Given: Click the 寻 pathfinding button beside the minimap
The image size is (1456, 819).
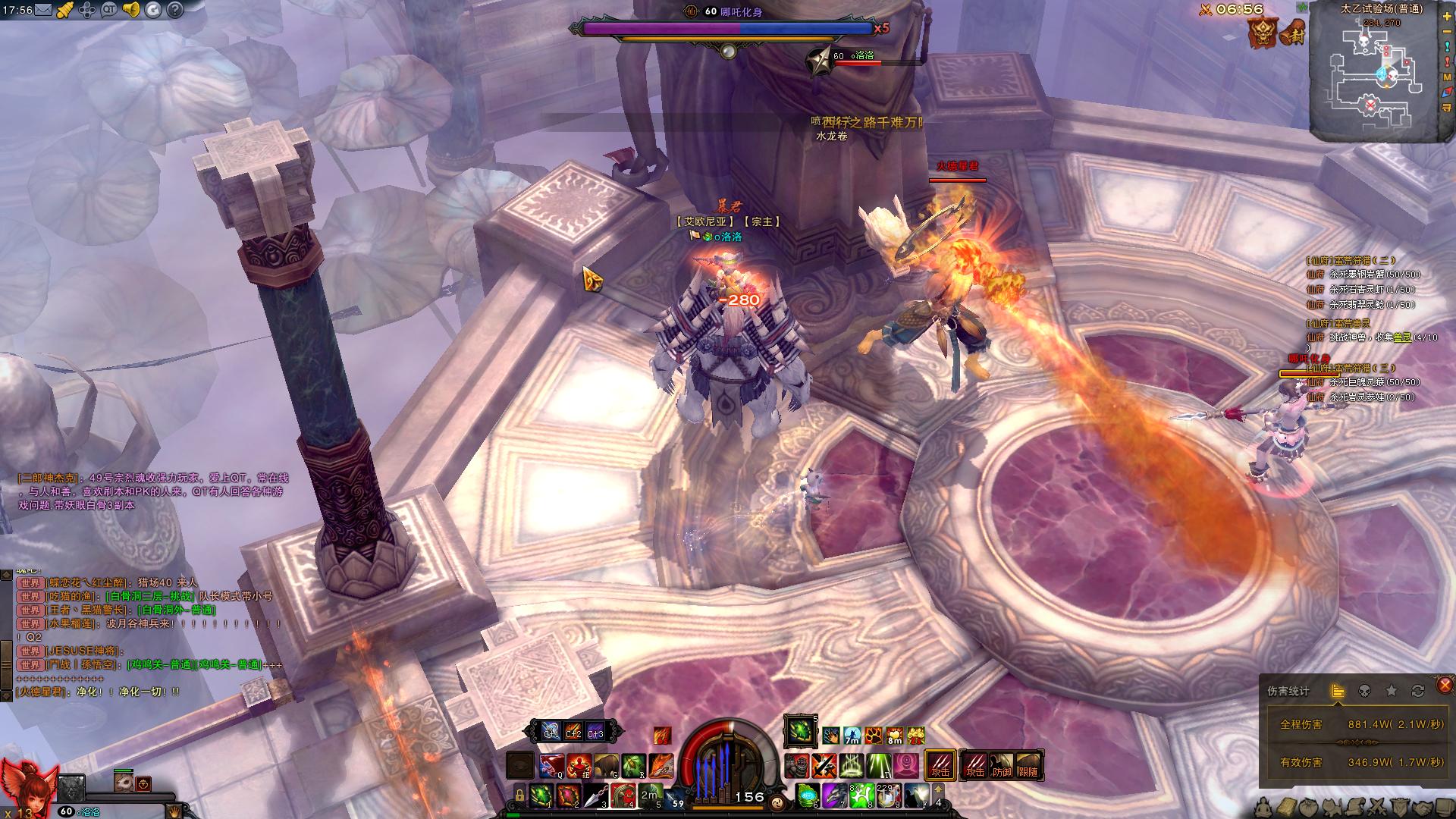Looking at the screenshot, I should pos(1447,108).
